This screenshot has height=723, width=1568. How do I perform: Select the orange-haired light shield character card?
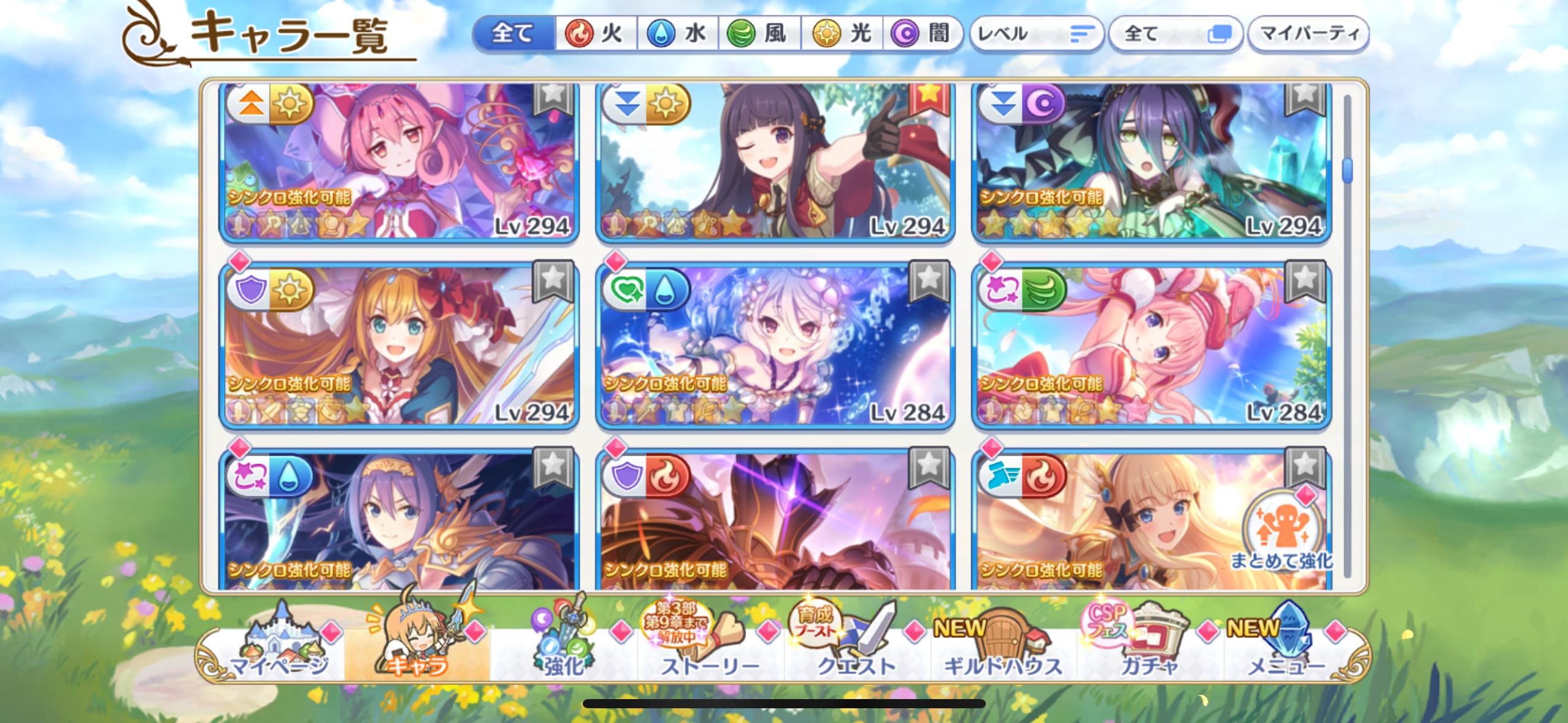[x=399, y=346]
